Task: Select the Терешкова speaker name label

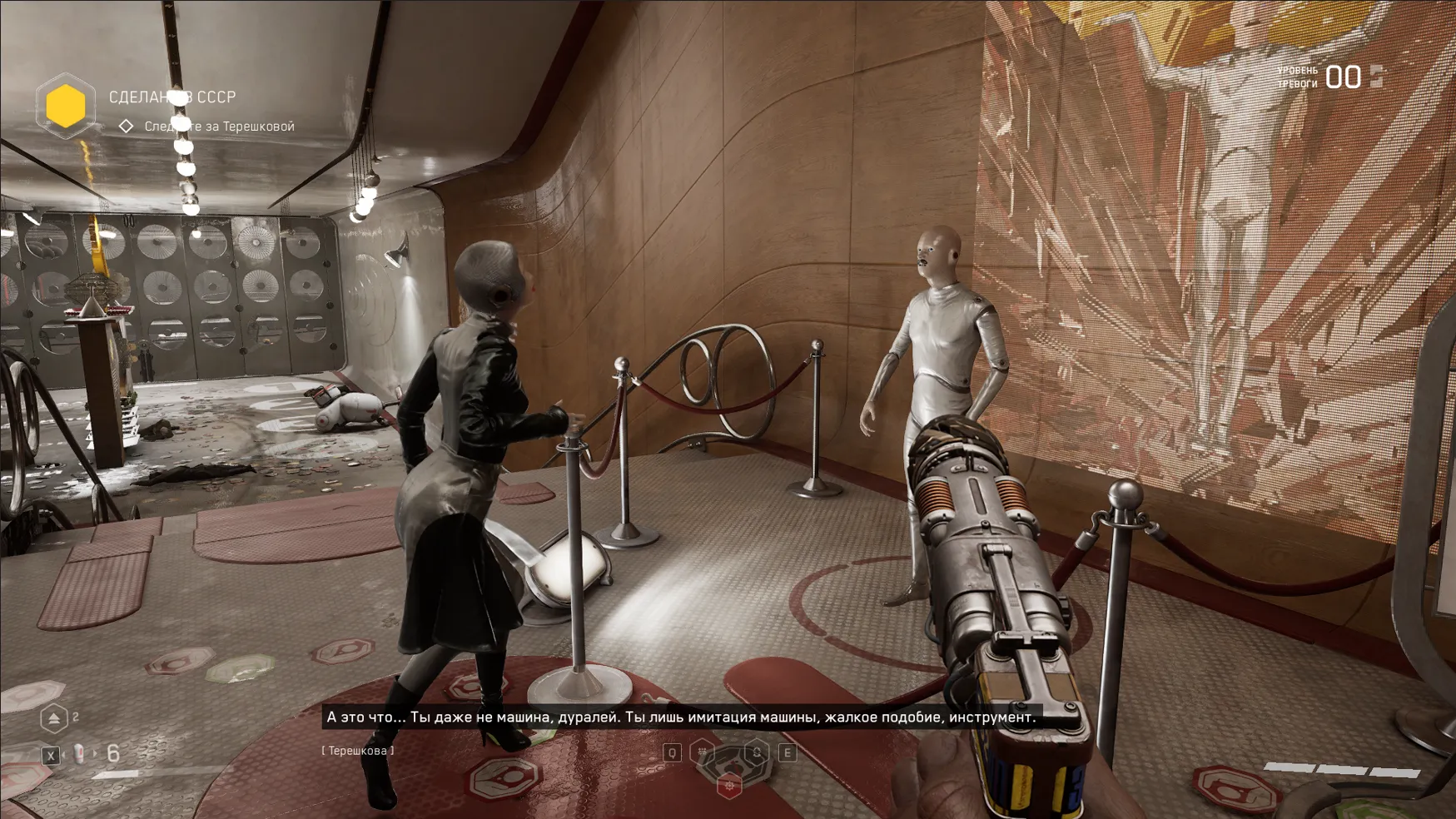Action: (358, 750)
